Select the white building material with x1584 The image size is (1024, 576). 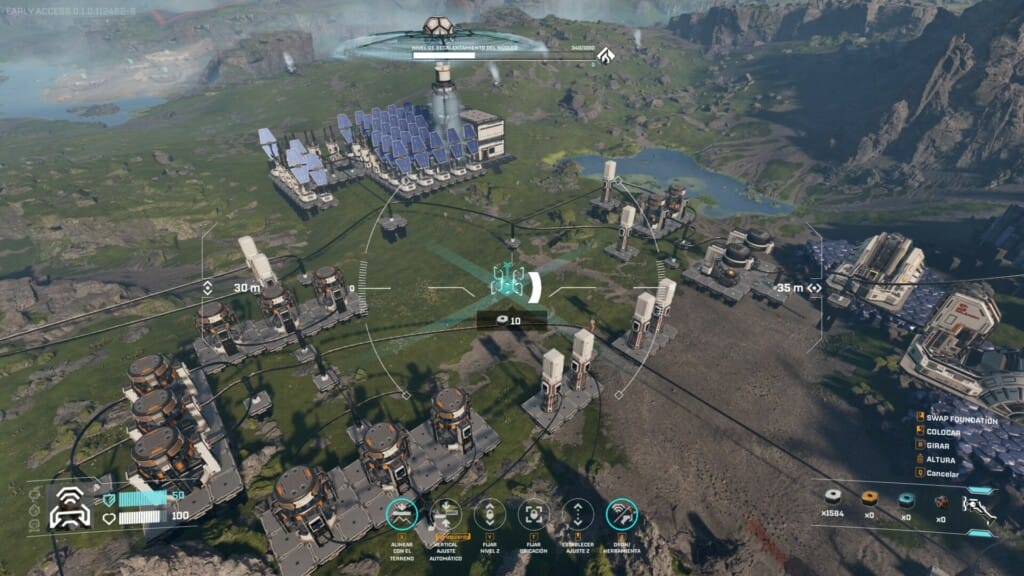click(x=832, y=498)
